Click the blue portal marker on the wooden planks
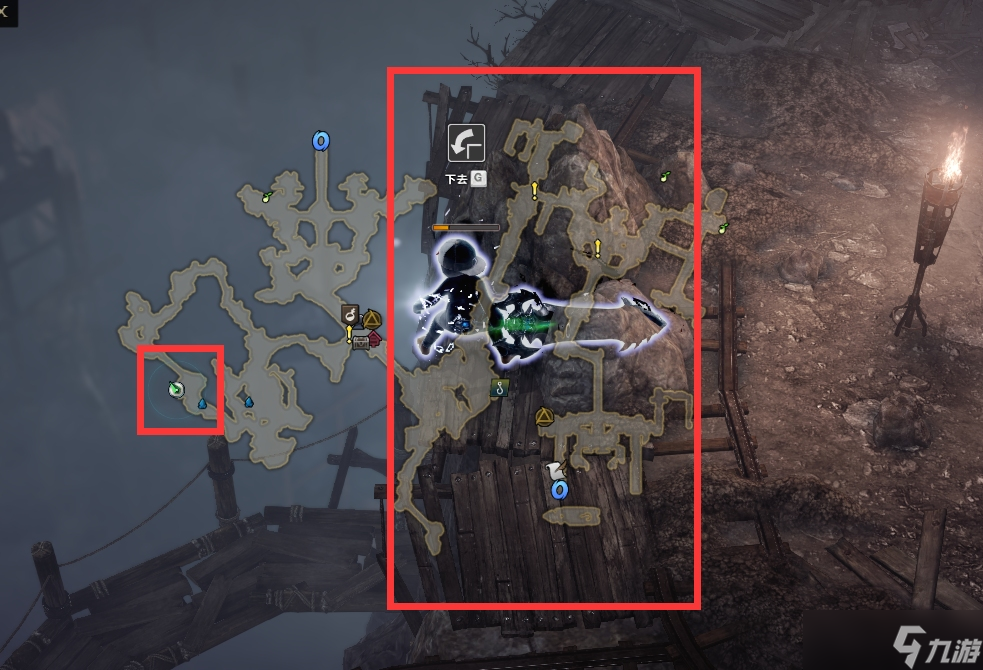983x670 pixels. tap(559, 489)
